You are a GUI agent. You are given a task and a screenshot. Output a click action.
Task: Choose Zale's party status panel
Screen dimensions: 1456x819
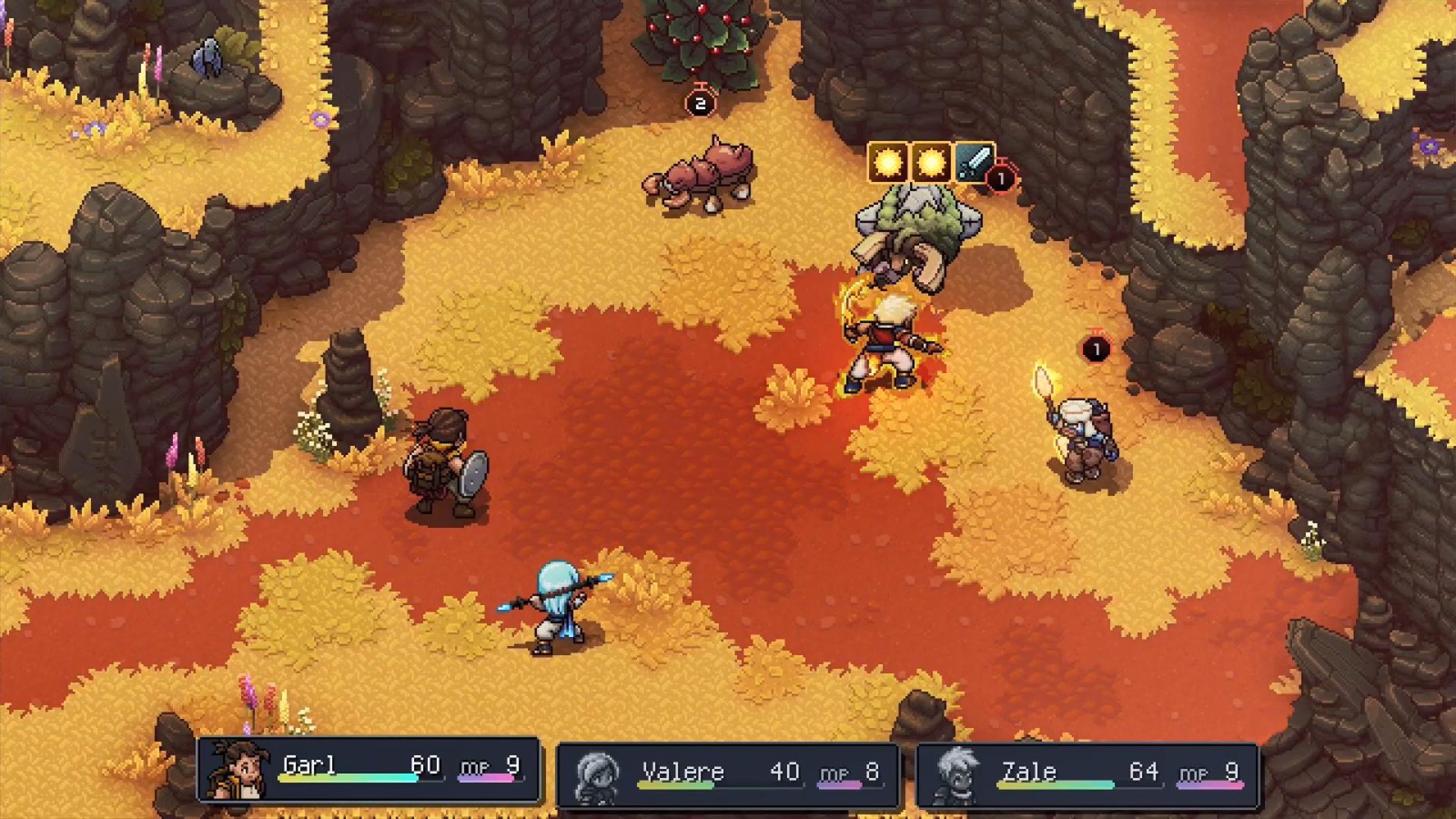1087,774
